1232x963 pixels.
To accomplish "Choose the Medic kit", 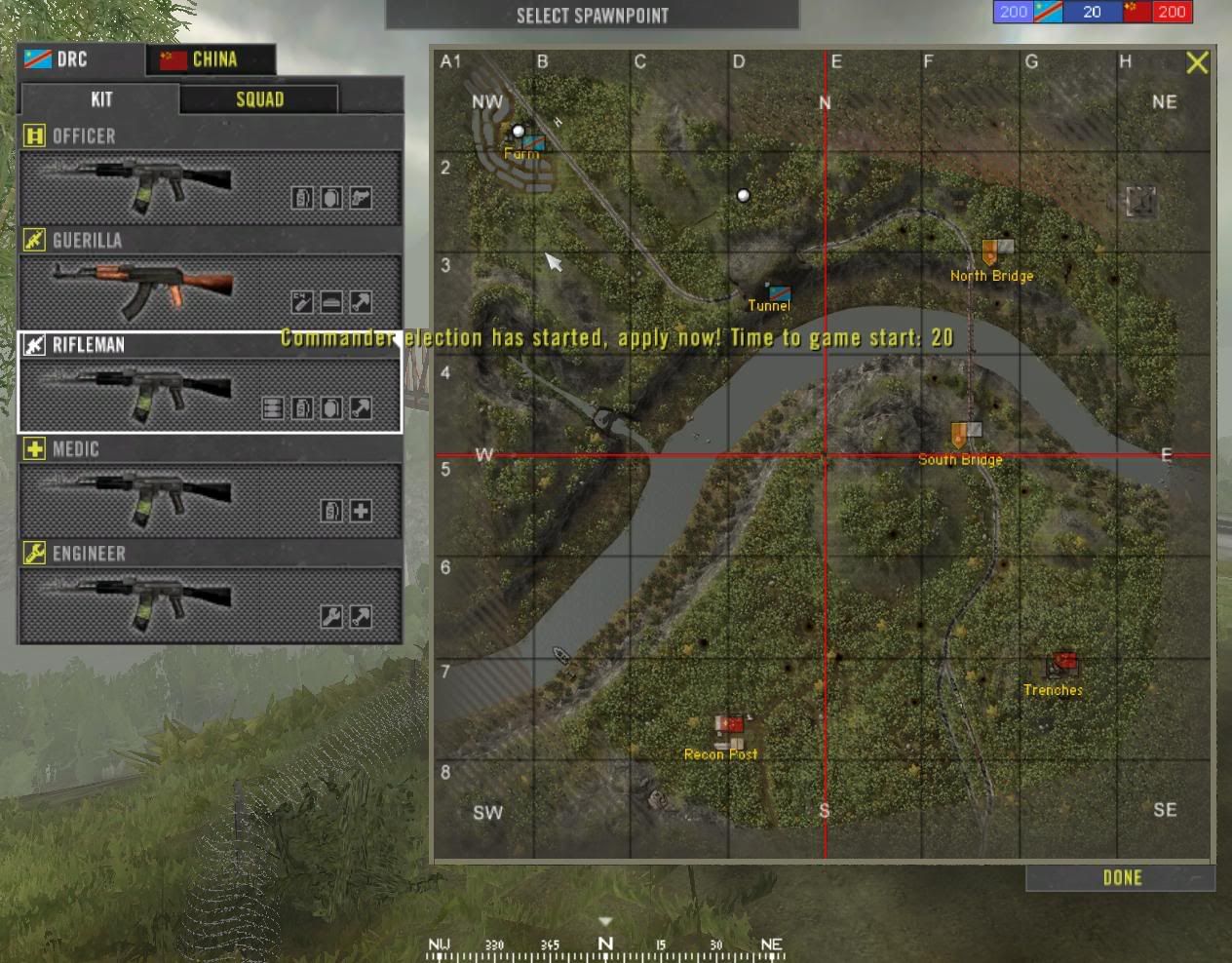I will (211, 499).
